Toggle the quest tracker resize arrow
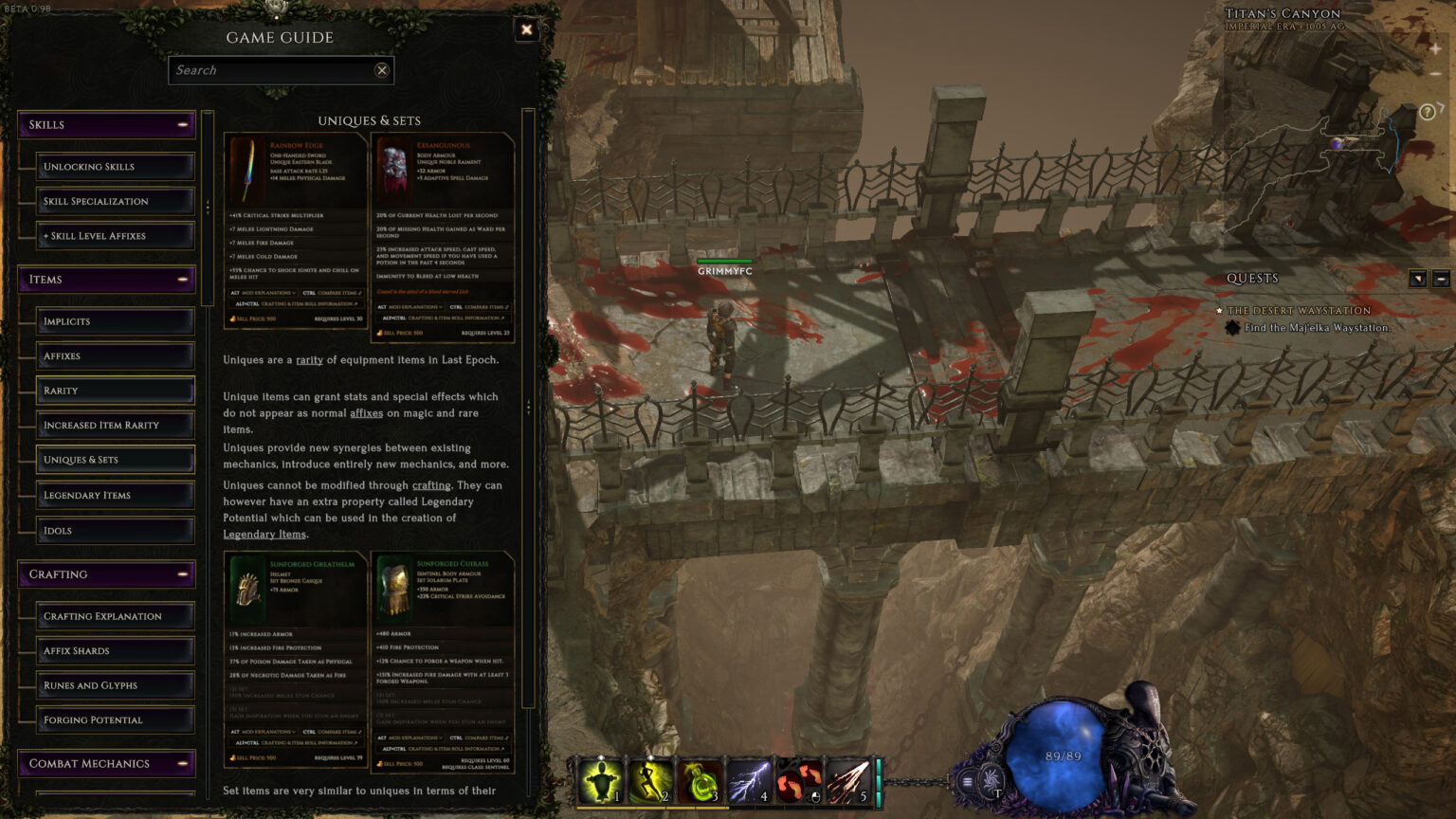Screen dimensions: 1456x819 pos(1418,278)
